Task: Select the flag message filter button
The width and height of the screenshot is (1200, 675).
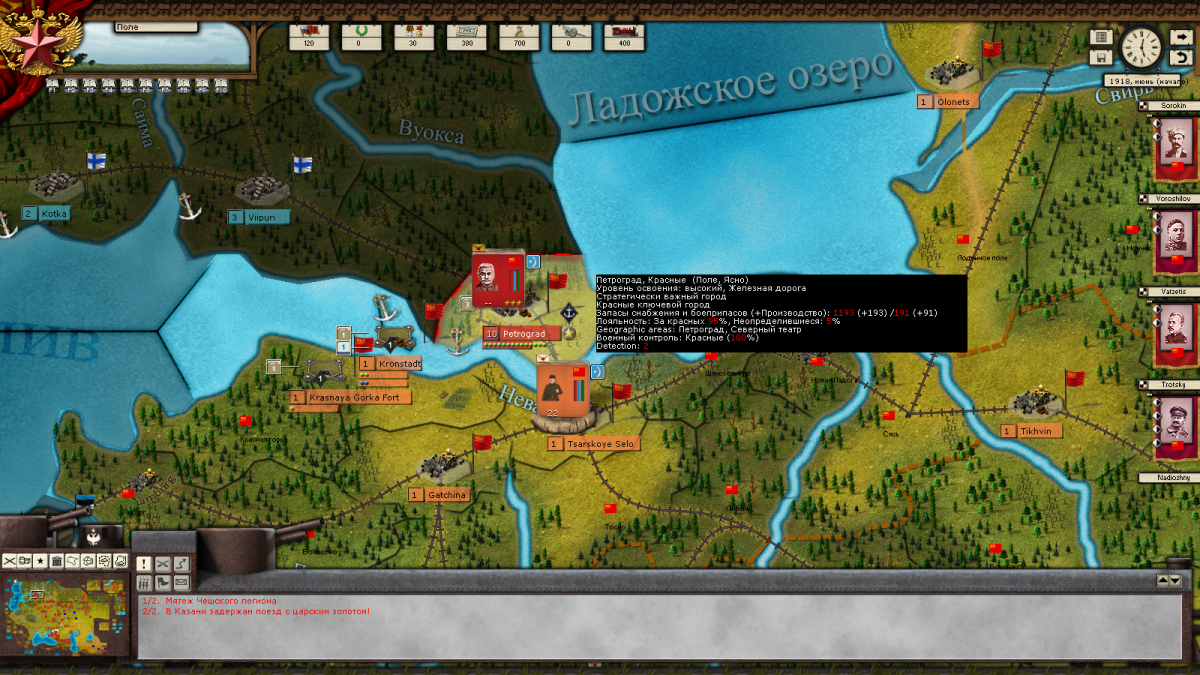Action: click(162, 582)
